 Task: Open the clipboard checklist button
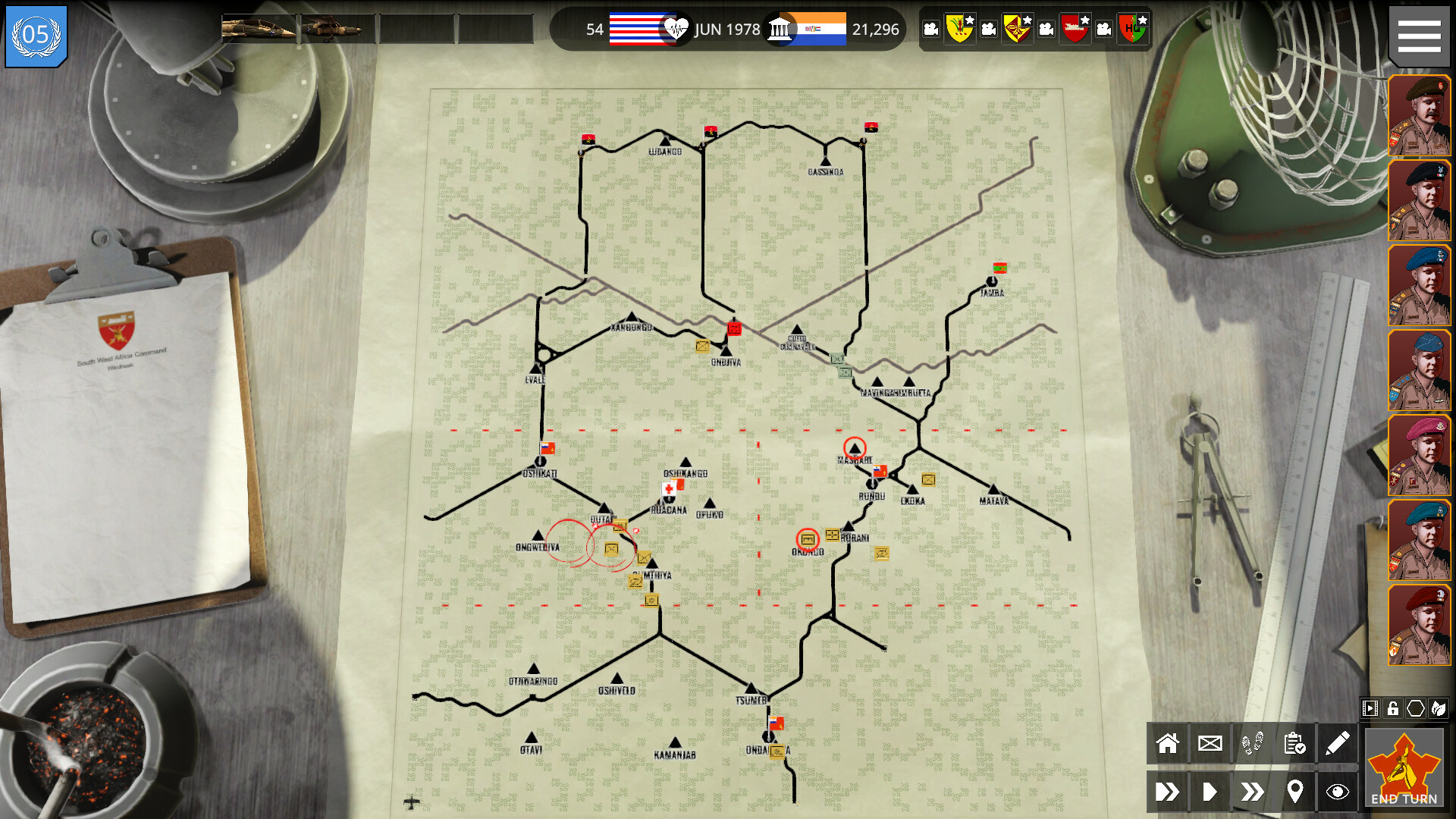click(1295, 744)
